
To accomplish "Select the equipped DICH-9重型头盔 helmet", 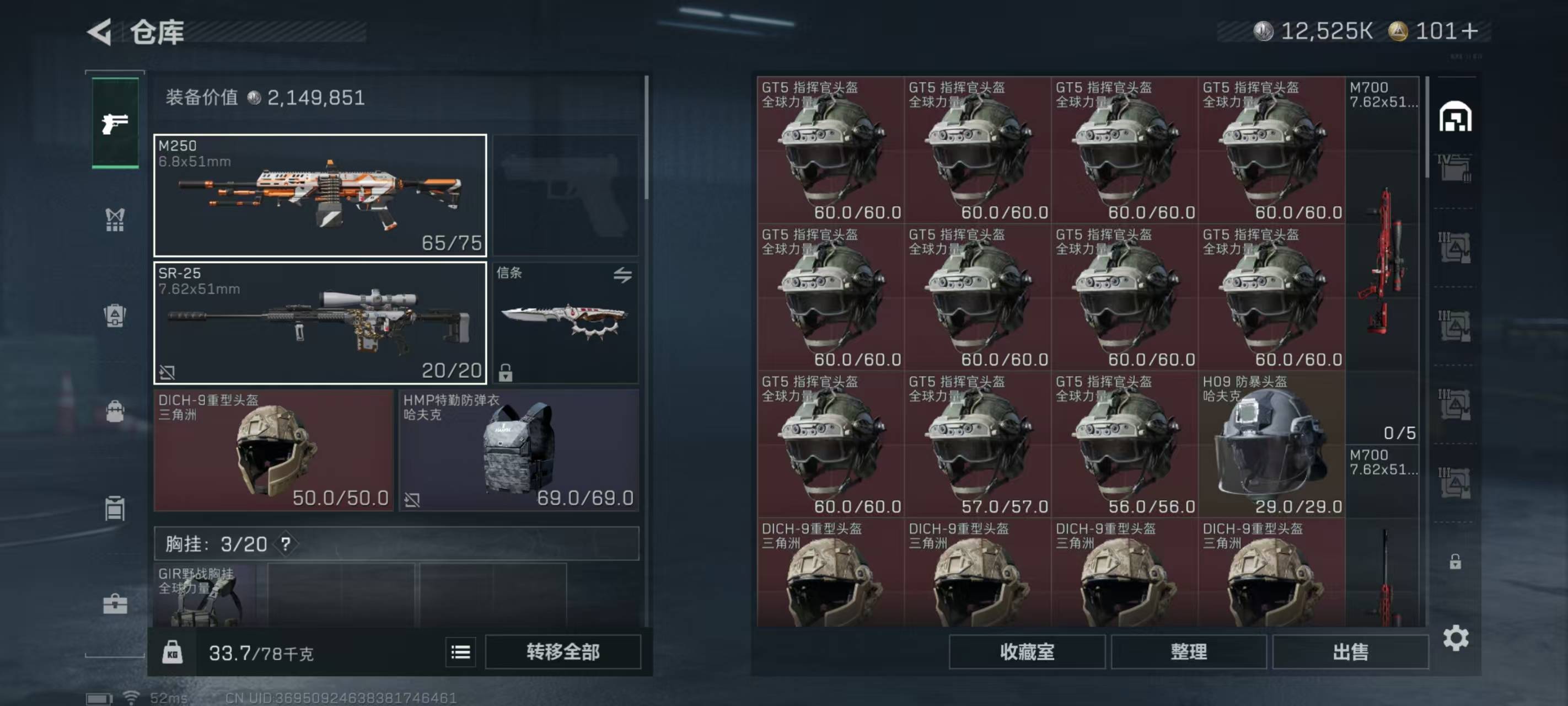I will 274,451.
